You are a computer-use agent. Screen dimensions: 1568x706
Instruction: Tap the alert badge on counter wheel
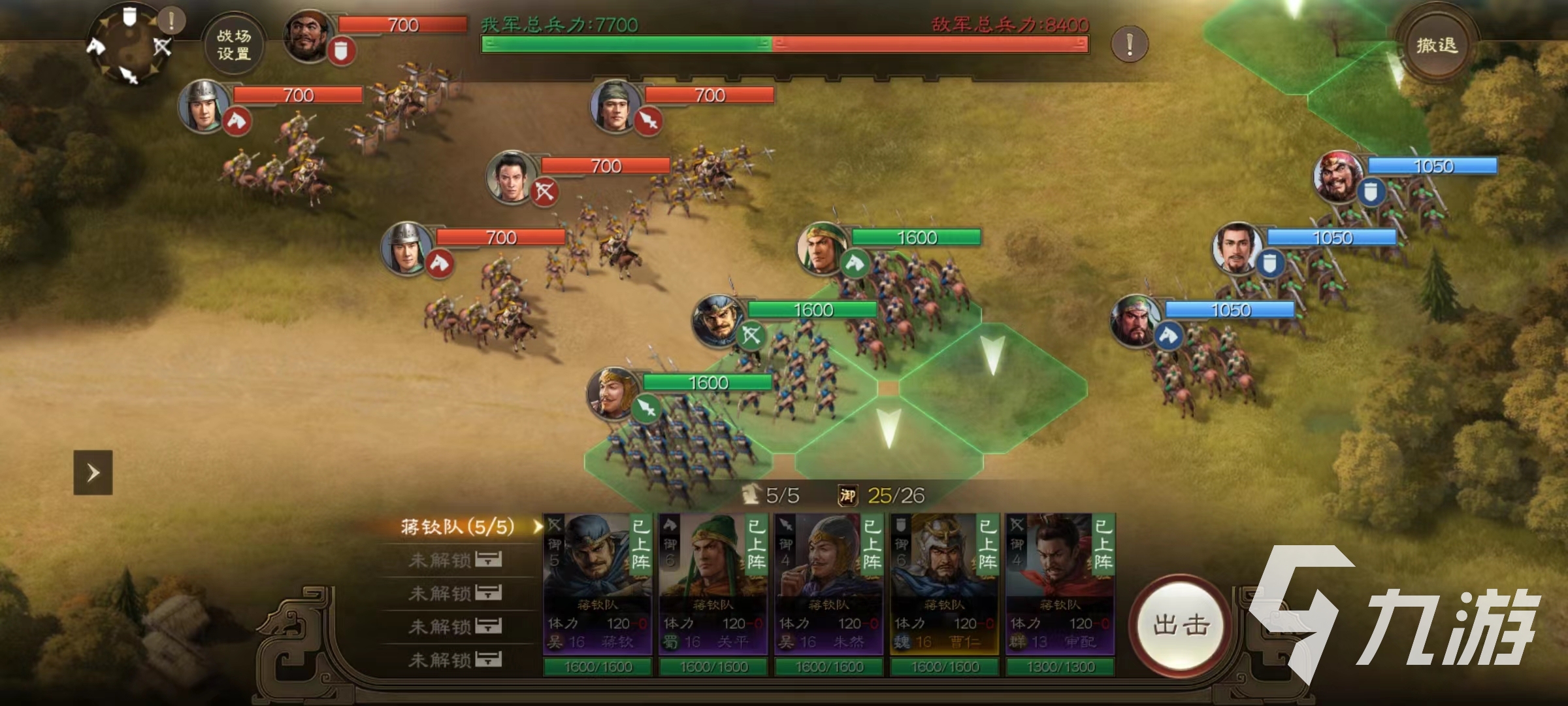(x=172, y=20)
